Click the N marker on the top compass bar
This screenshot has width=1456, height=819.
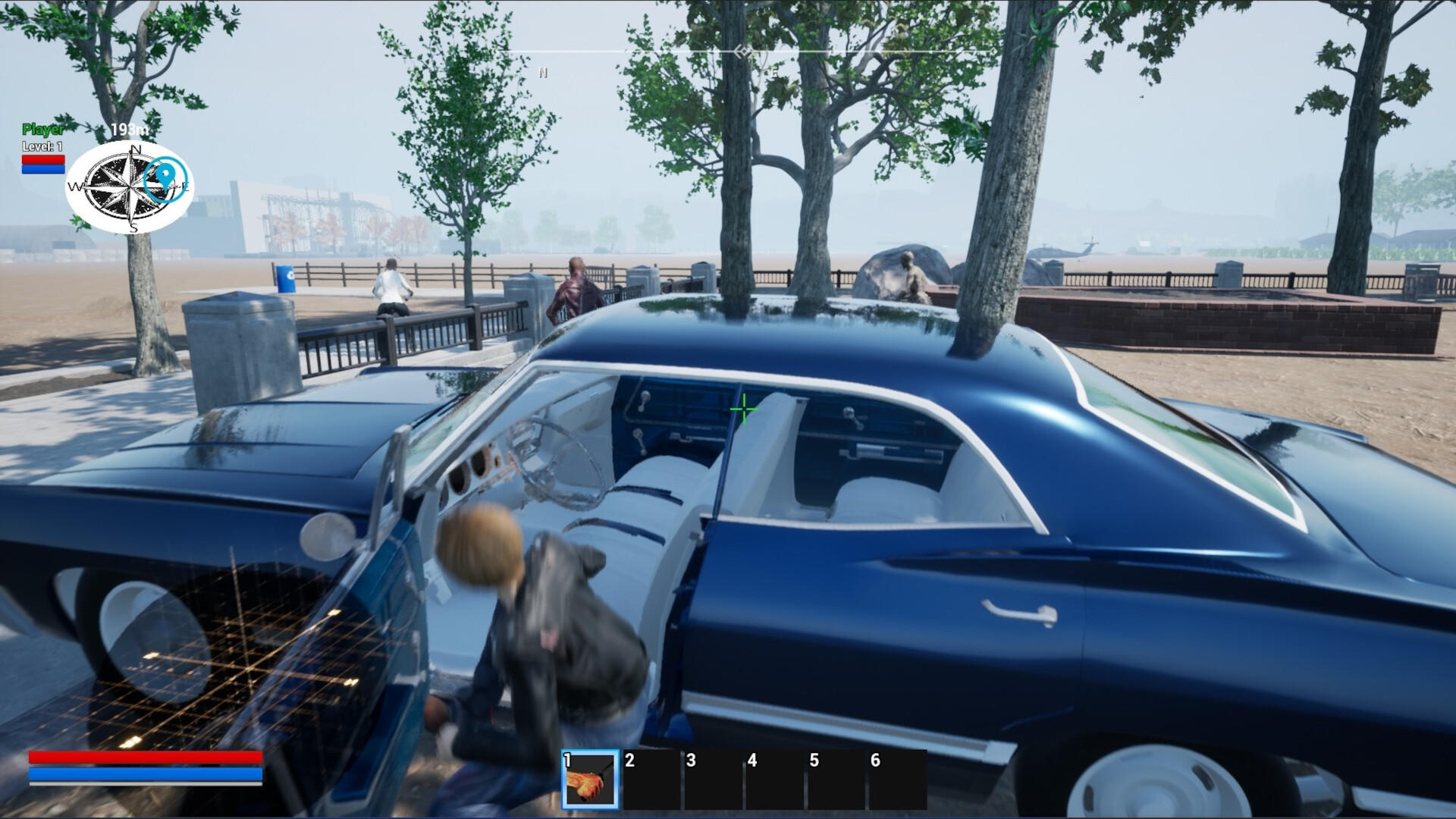541,73
